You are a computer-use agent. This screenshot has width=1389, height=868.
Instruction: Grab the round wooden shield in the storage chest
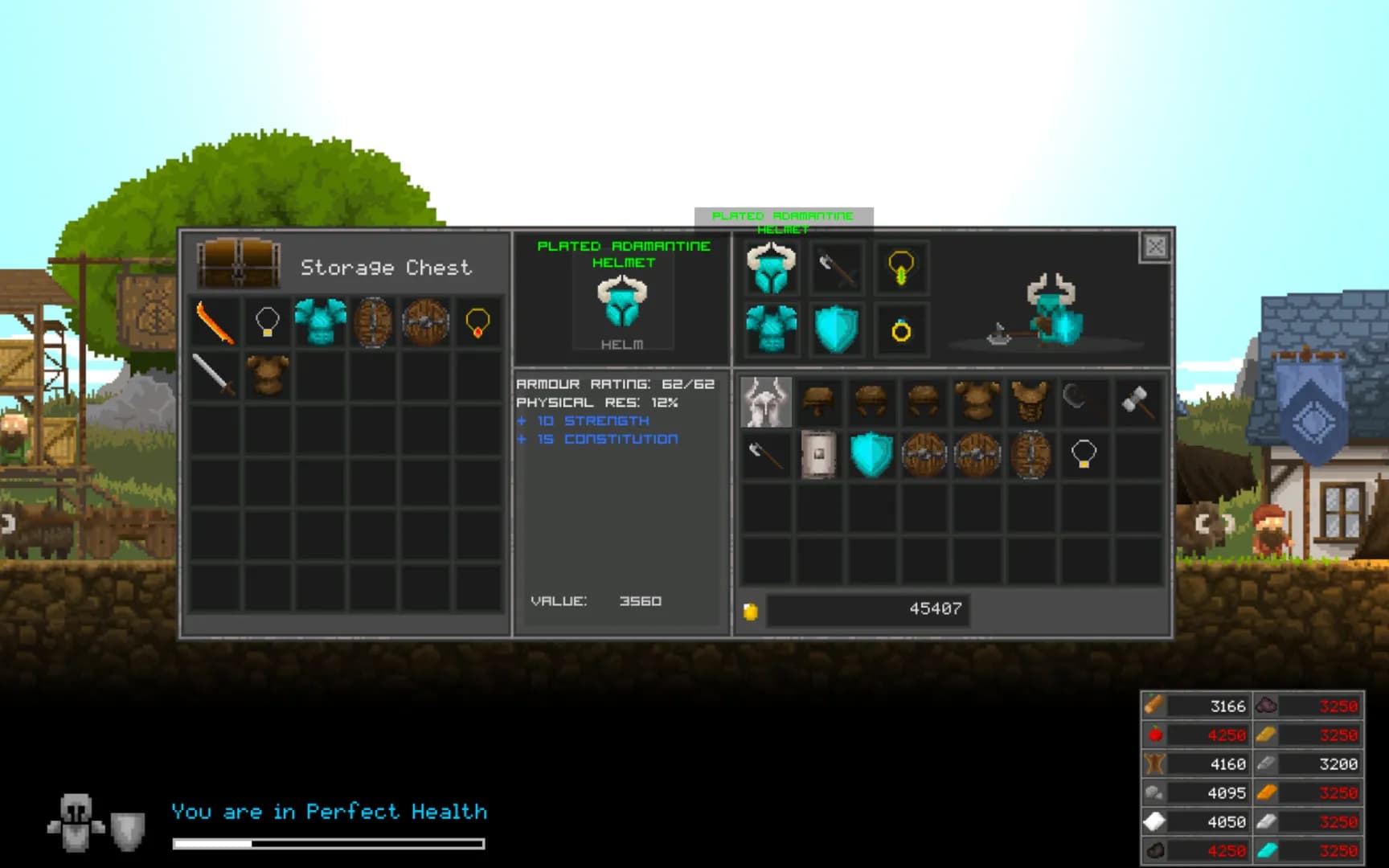pos(425,322)
